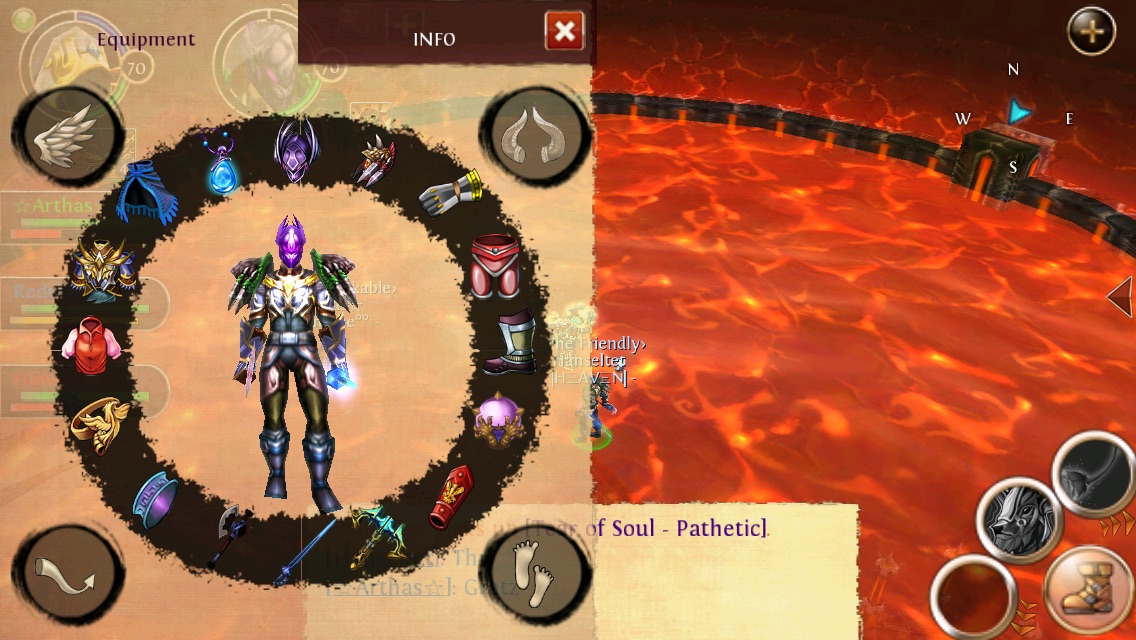Image resolution: width=1136 pixels, height=640 pixels.
Task: Inspect the gold and blue chest armor
Action: coord(102,267)
